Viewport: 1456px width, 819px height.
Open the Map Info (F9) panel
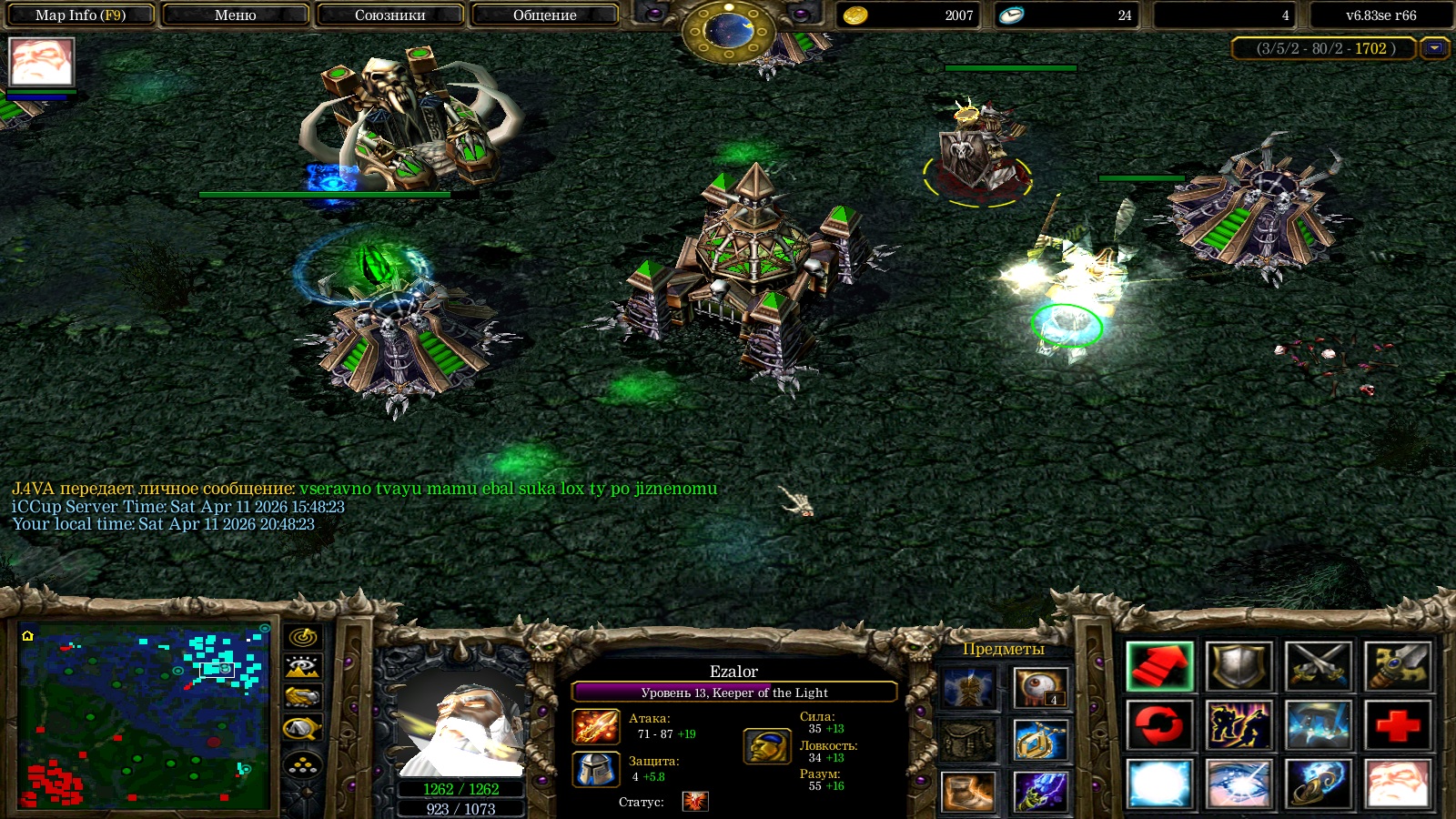[80, 15]
